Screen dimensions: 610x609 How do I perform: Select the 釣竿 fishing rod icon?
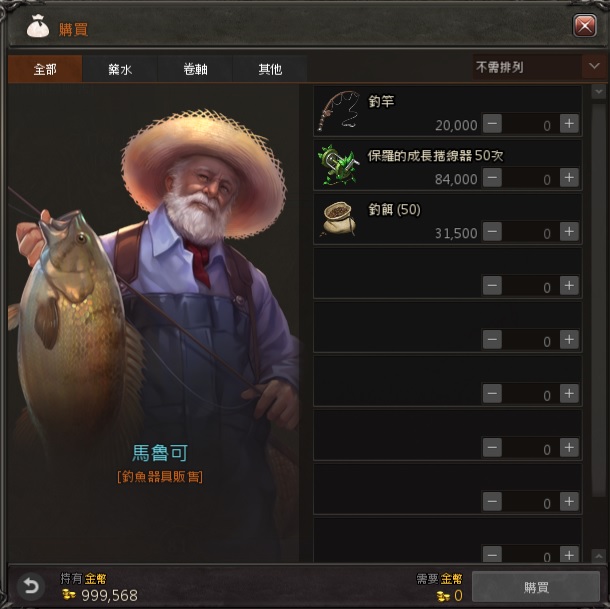340,110
